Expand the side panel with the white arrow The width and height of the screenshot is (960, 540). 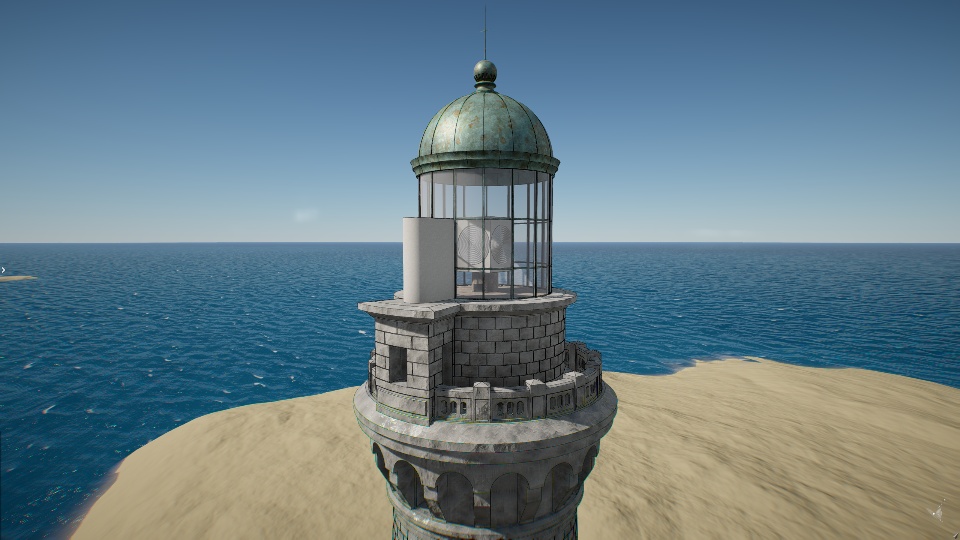click(x=3, y=269)
